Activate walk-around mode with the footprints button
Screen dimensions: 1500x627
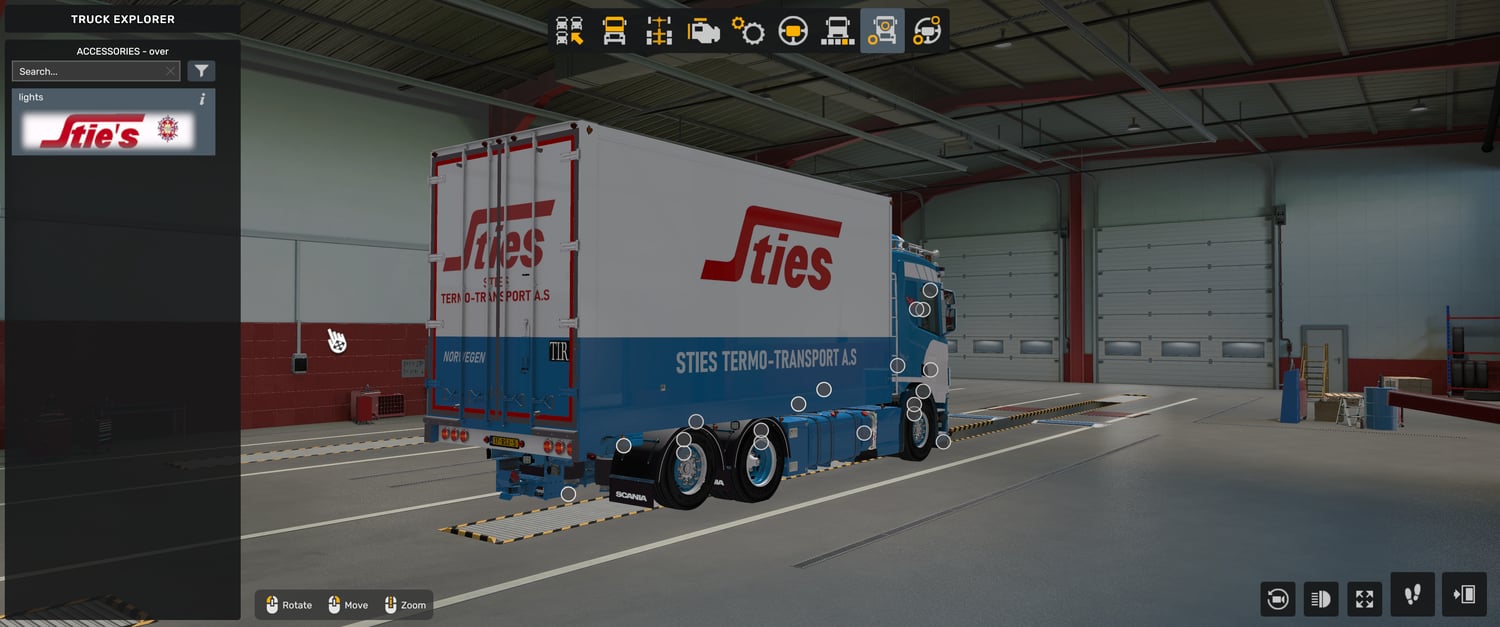(1412, 595)
